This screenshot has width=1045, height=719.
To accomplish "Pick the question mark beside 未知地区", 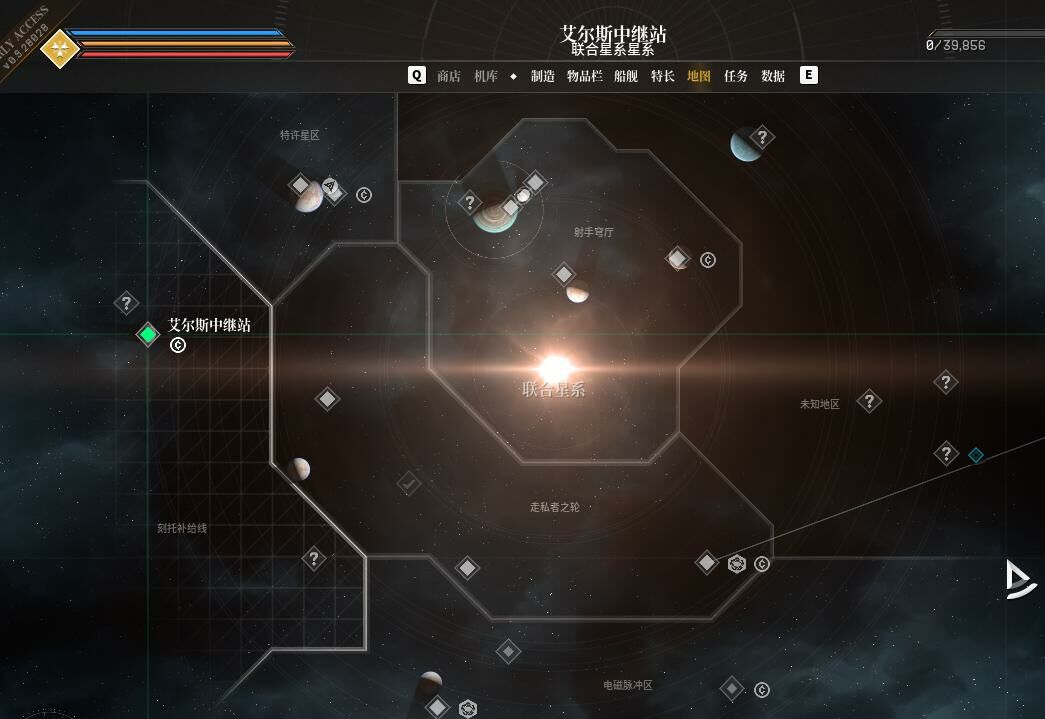I will pos(869,402).
